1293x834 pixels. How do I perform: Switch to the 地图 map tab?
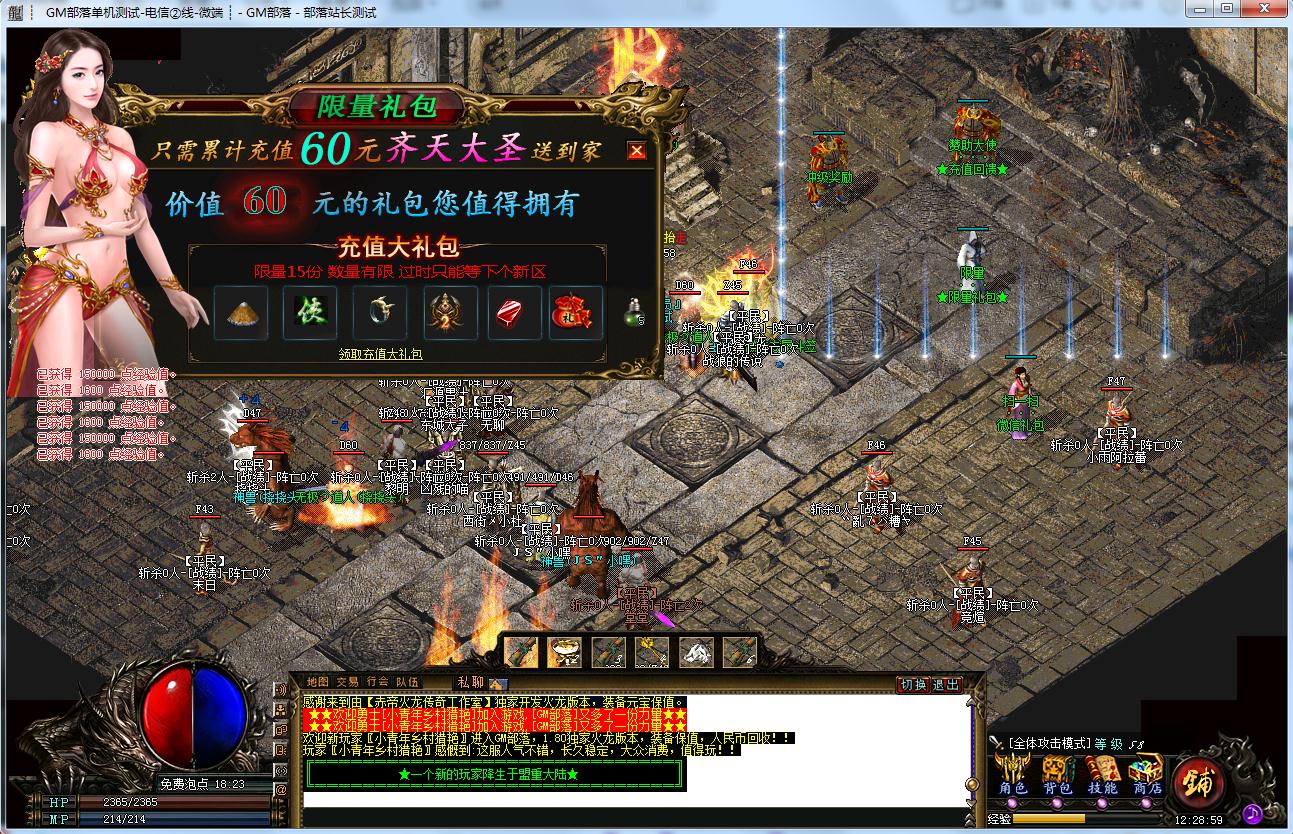click(x=318, y=682)
